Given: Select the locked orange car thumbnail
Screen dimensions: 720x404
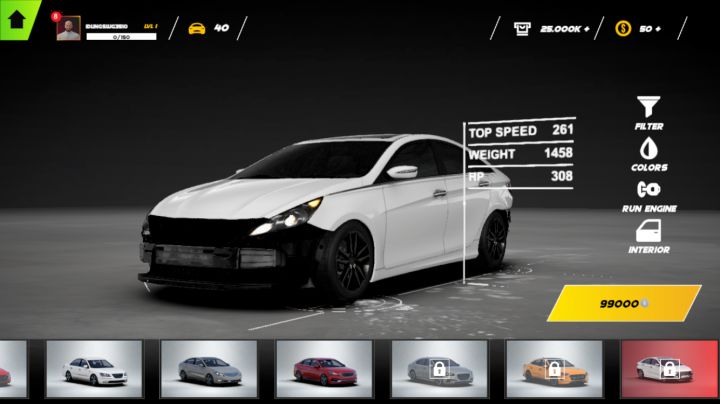Looking at the screenshot, I should tap(554, 370).
